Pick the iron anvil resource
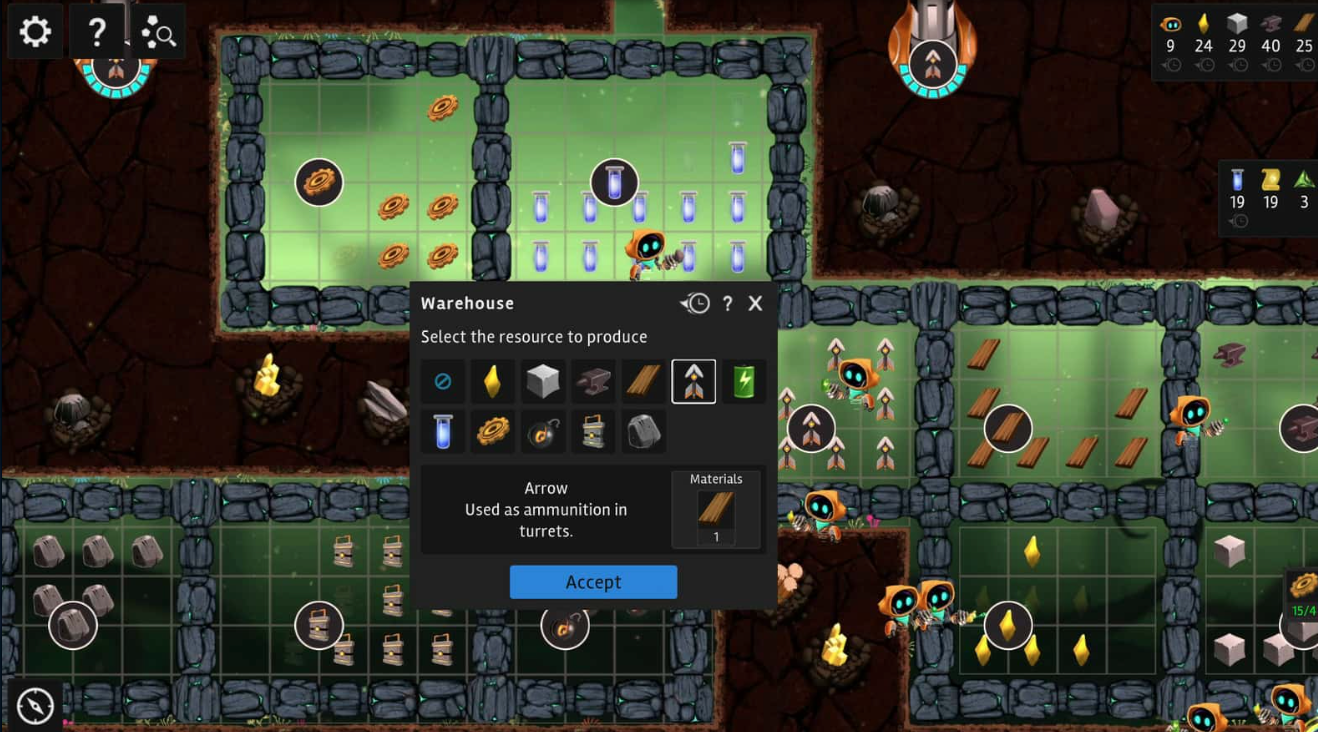This screenshot has height=732, width=1318. click(593, 381)
